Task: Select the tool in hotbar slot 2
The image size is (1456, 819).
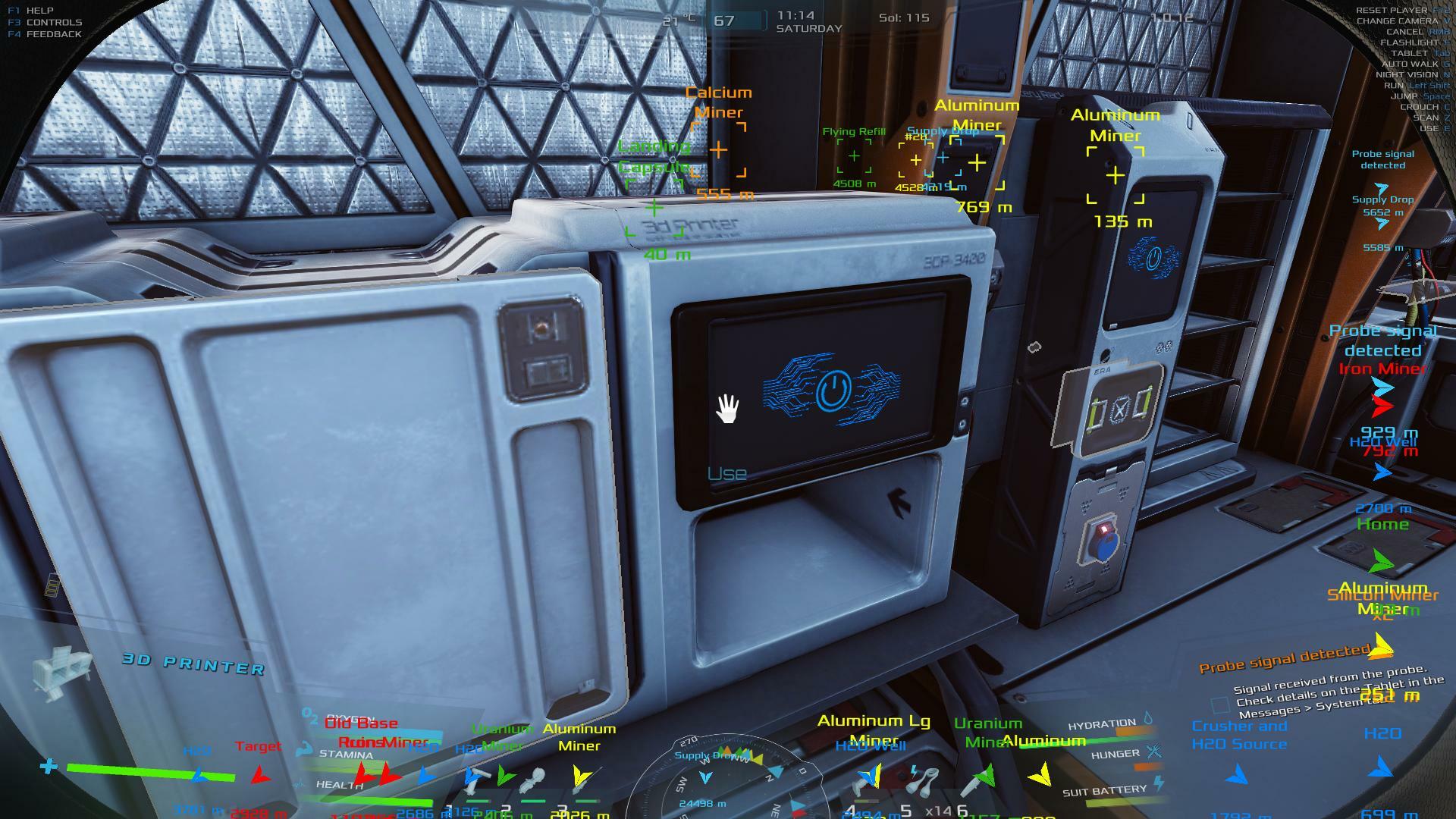Action: tap(532, 781)
